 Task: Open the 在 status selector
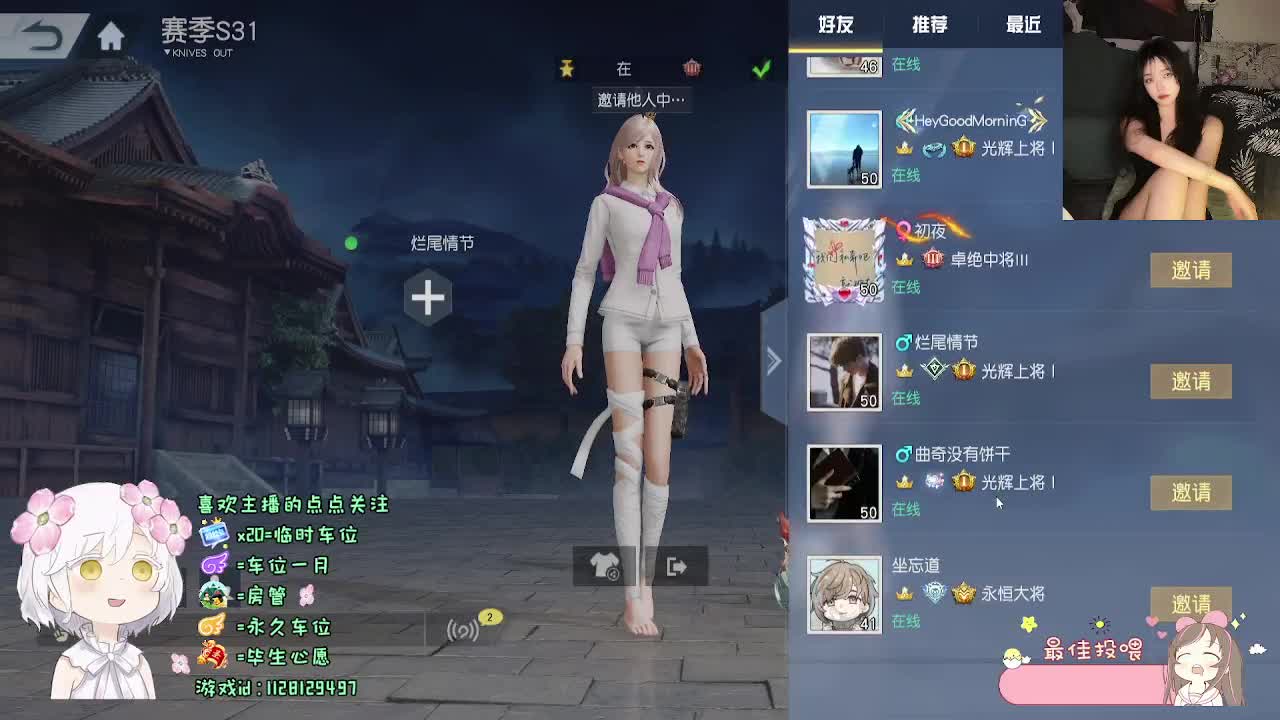pyautogui.click(x=624, y=68)
